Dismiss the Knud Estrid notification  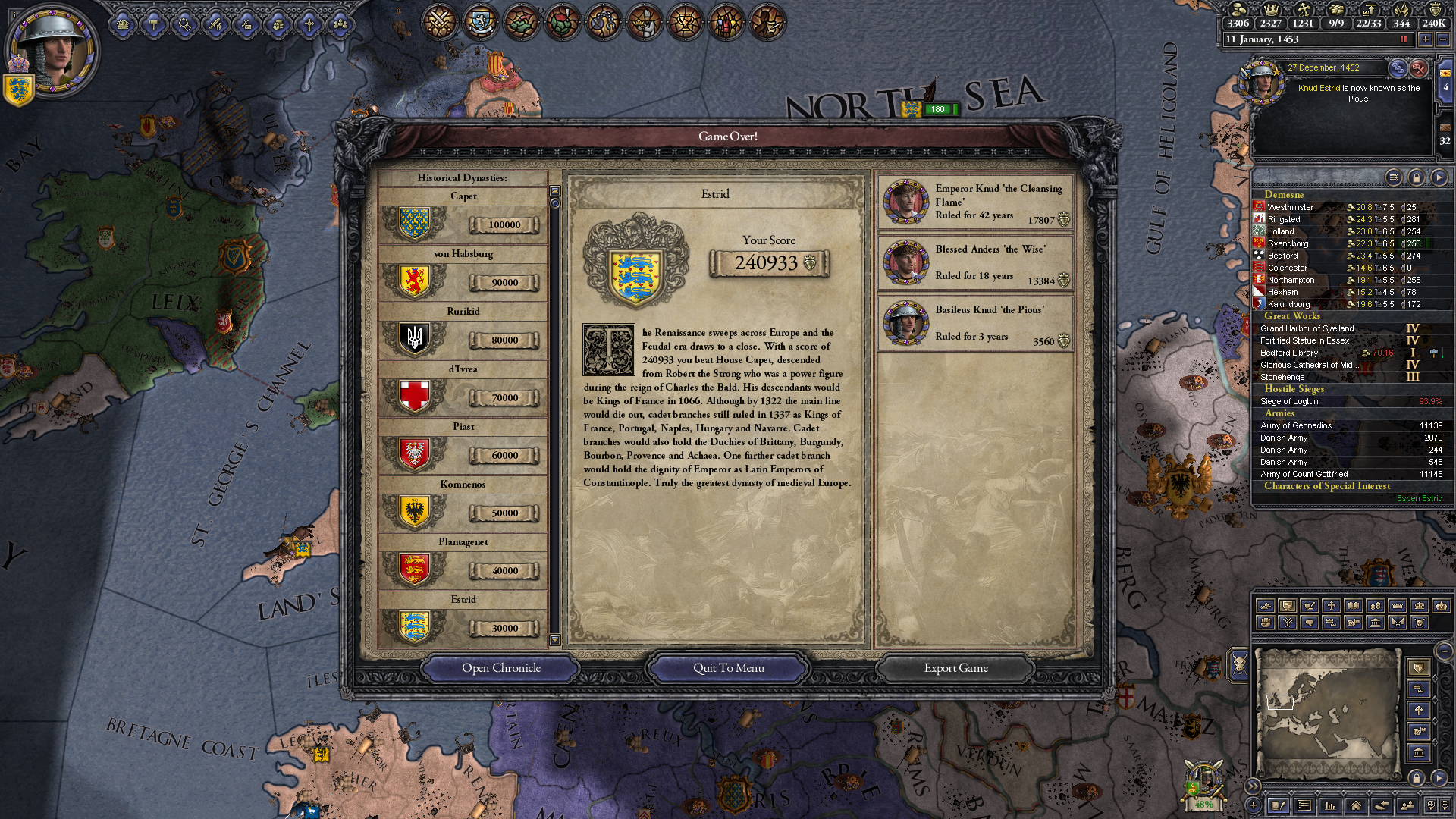1419,68
